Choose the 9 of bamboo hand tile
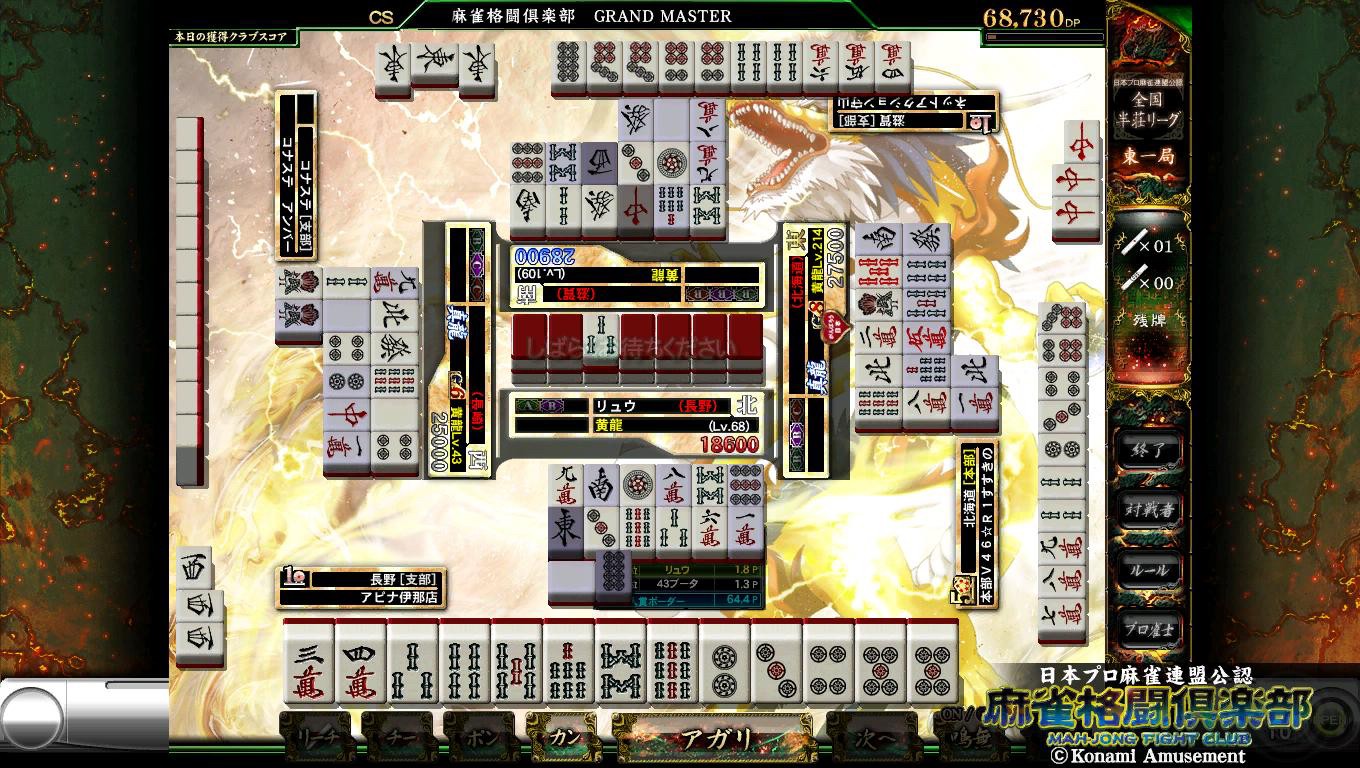 click(673, 663)
